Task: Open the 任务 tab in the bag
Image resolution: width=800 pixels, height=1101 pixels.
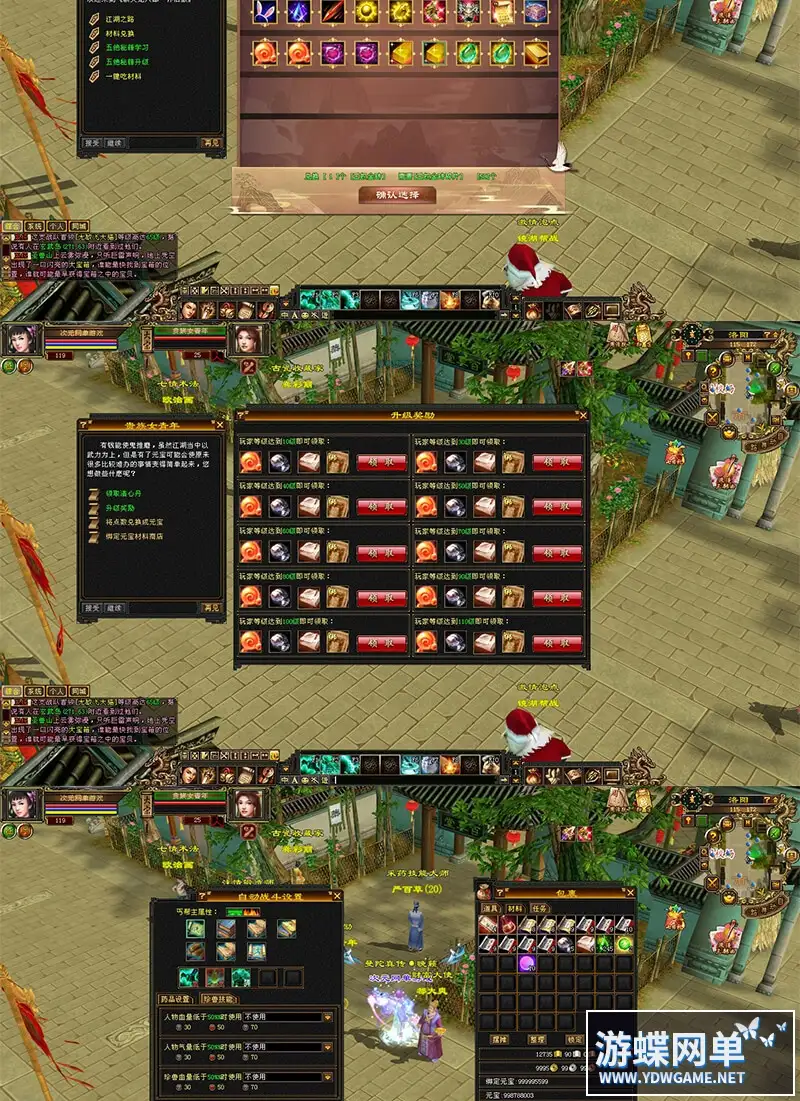Action: 541,908
